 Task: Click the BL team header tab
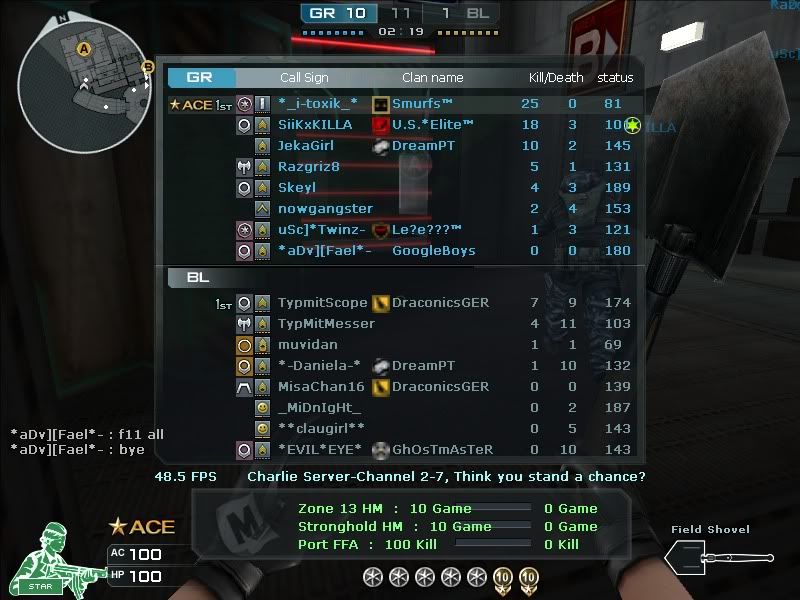tap(199, 278)
